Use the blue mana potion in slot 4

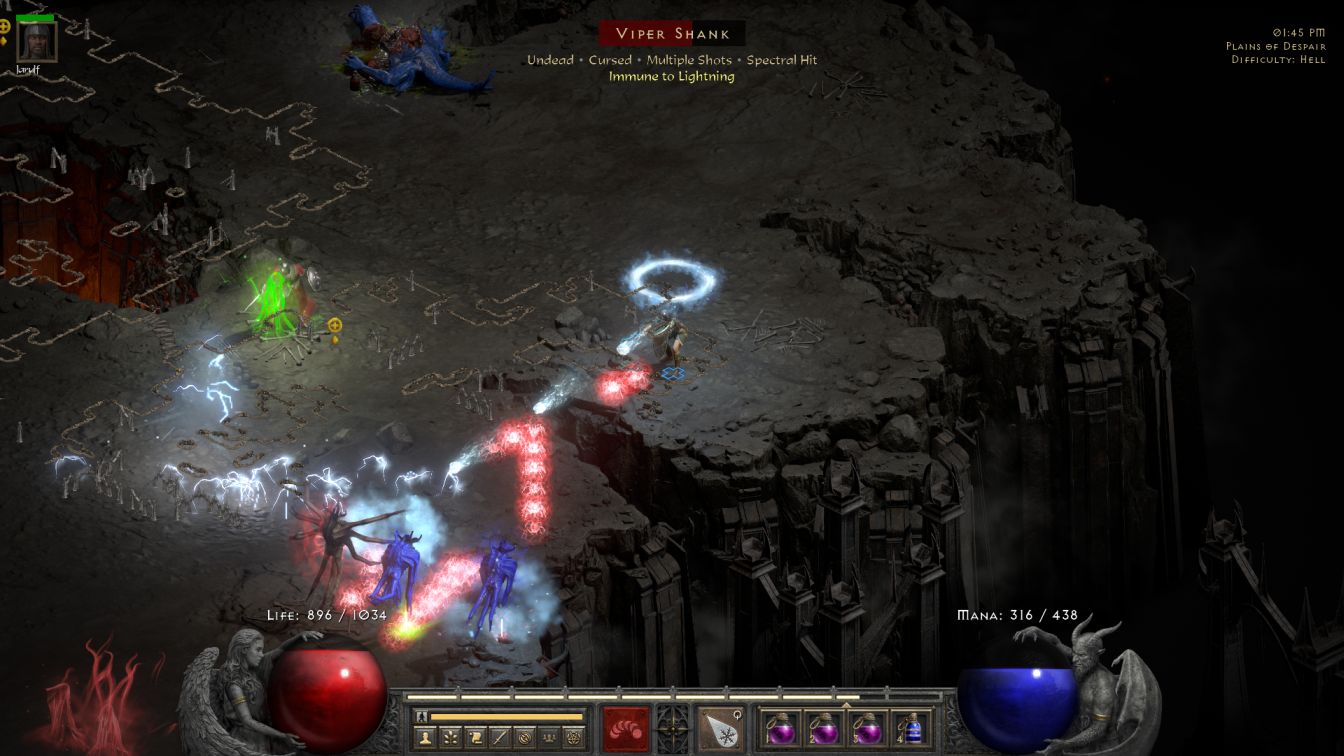(910, 728)
